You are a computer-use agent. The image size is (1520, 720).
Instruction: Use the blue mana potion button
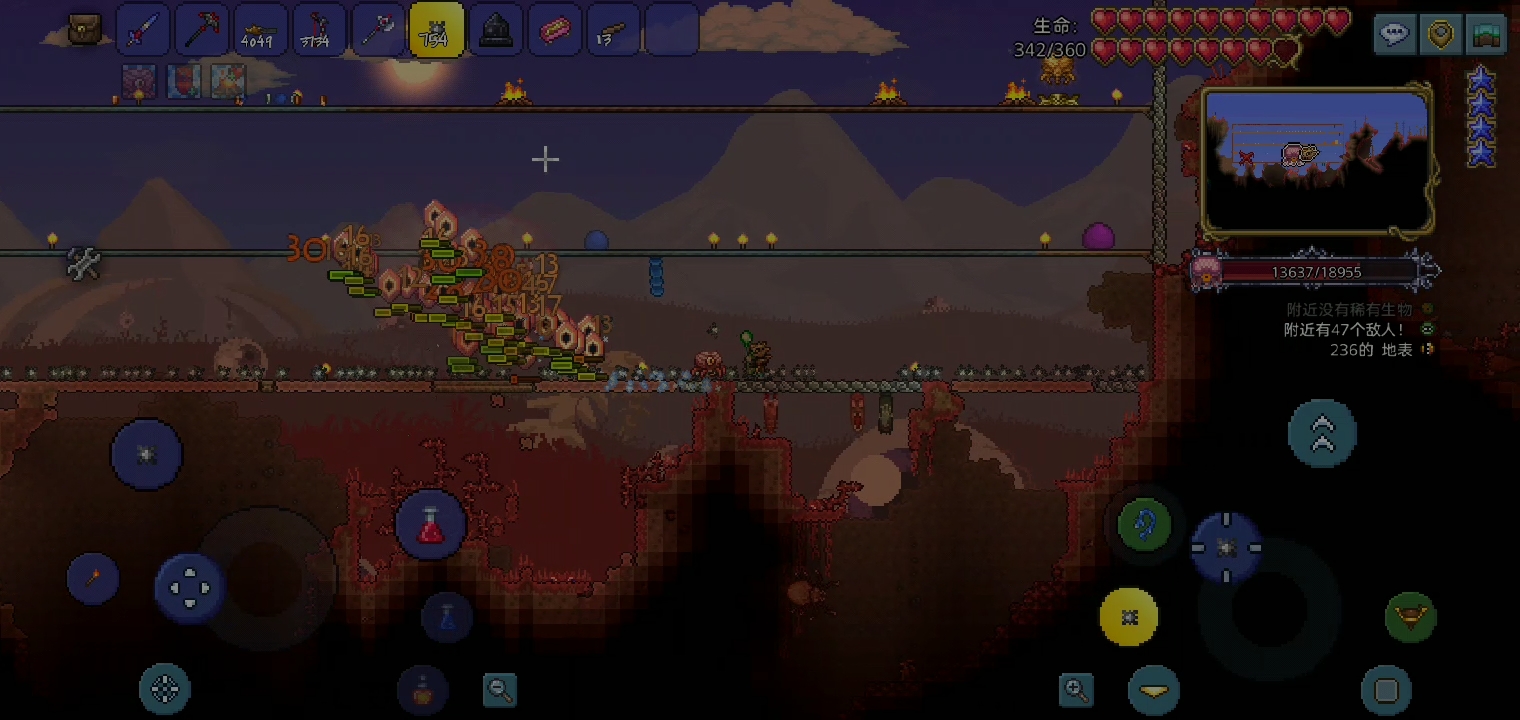click(x=447, y=616)
